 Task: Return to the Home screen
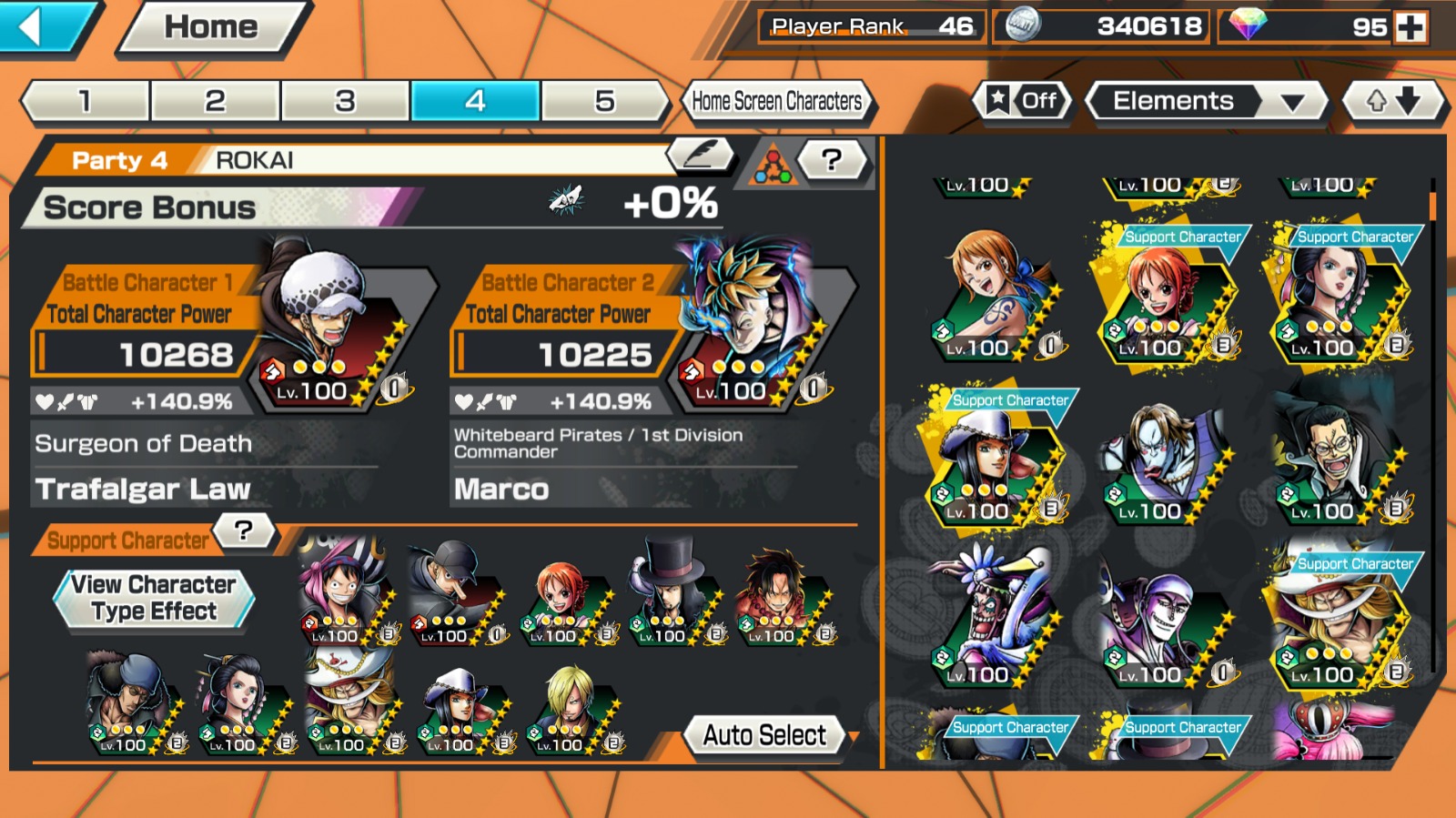(211, 27)
